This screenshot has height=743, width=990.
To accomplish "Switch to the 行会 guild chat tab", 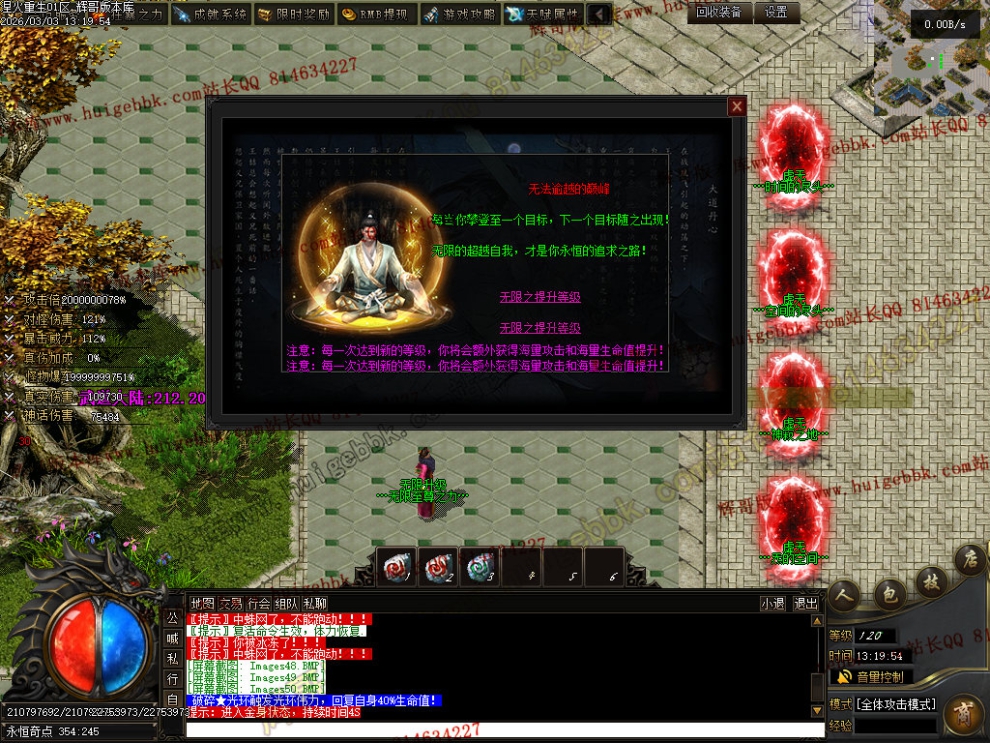I will (x=259, y=603).
